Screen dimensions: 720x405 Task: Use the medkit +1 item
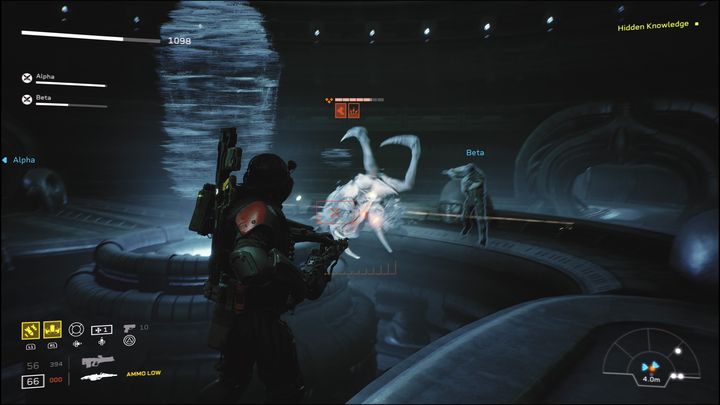point(102,329)
